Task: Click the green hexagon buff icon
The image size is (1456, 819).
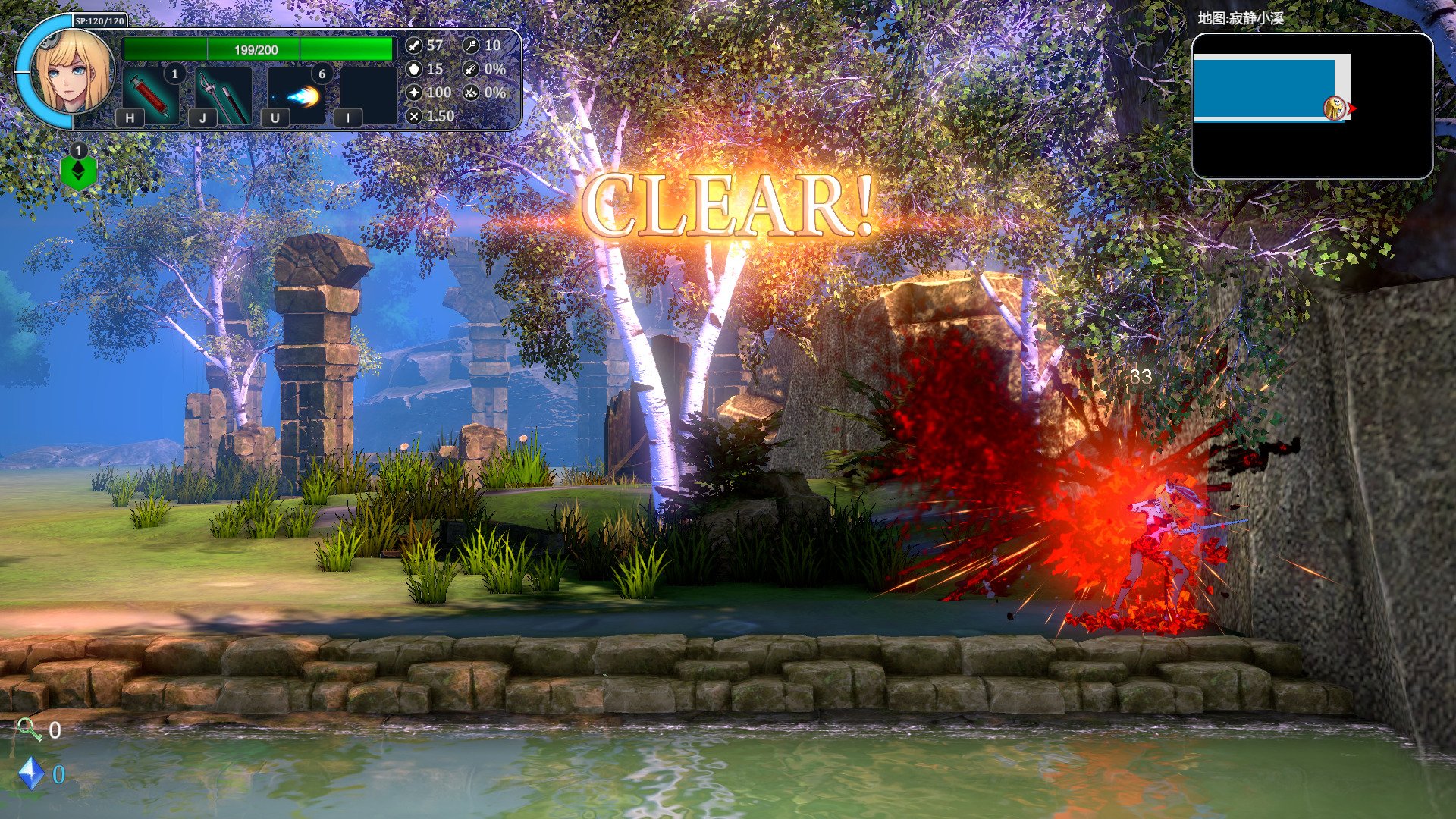Action: pyautogui.click(x=78, y=171)
